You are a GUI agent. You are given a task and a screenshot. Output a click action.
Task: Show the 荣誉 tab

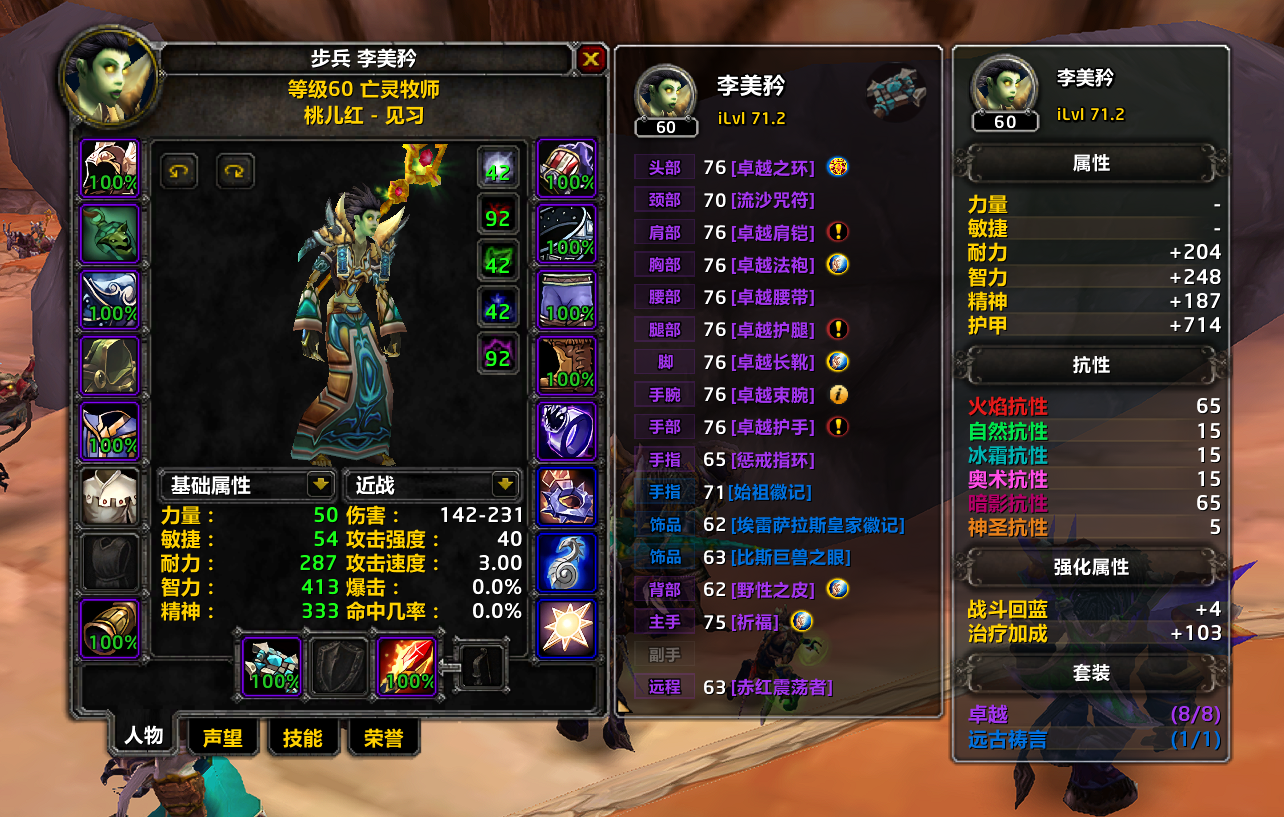[383, 738]
